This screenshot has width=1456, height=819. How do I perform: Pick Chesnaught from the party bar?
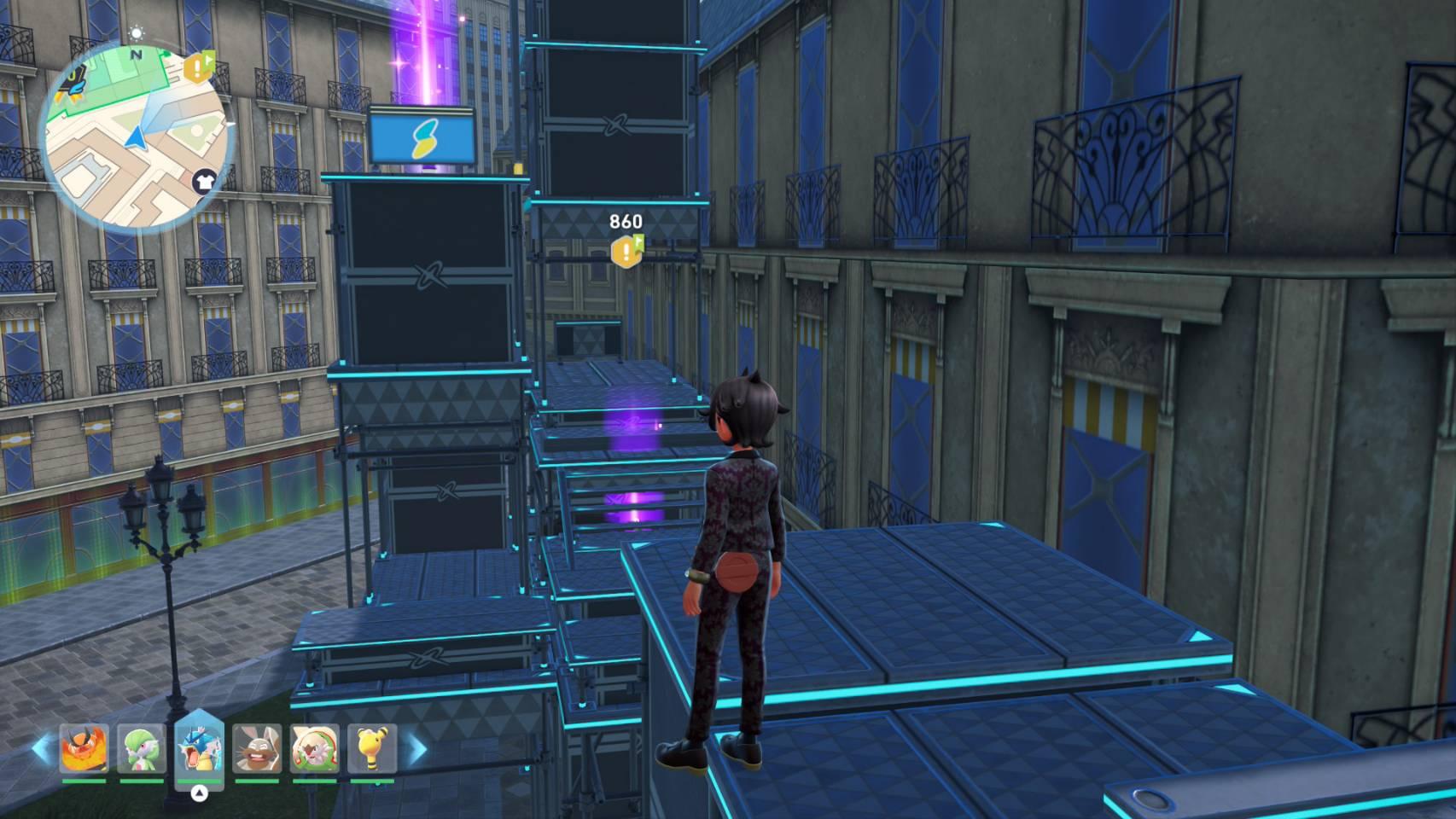[x=315, y=749]
